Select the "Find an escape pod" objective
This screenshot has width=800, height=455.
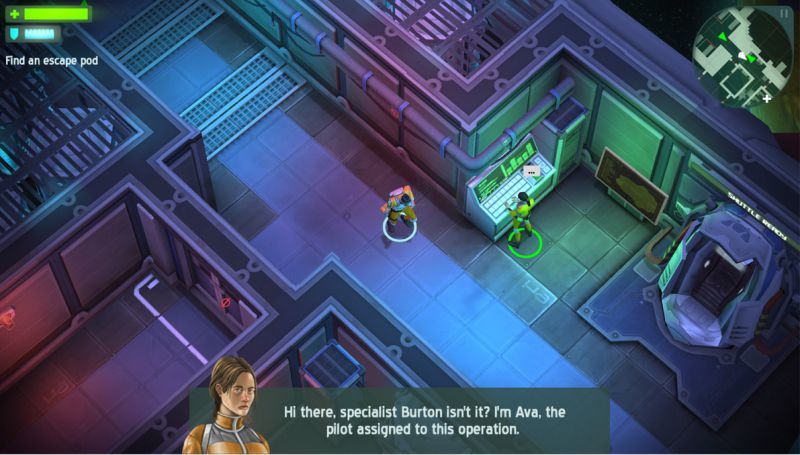[52, 61]
